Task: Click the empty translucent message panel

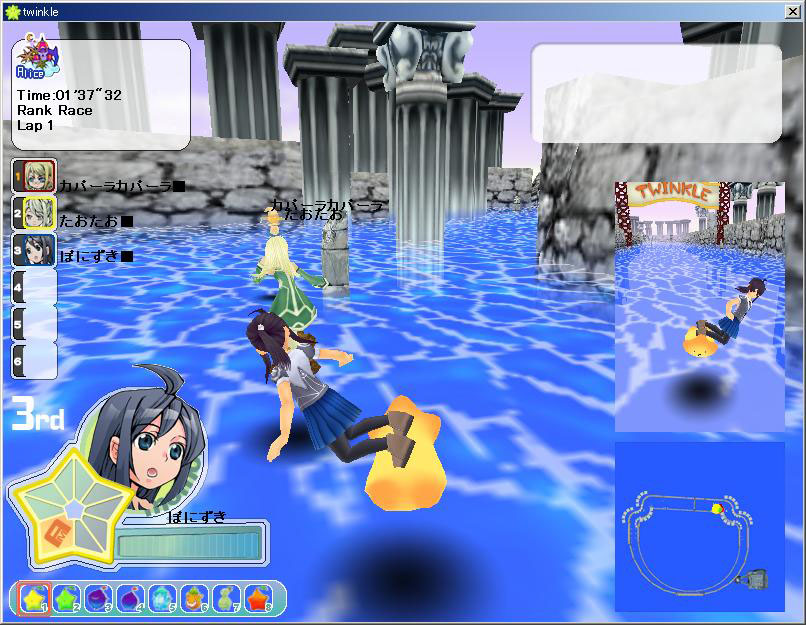Action: (656, 93)
